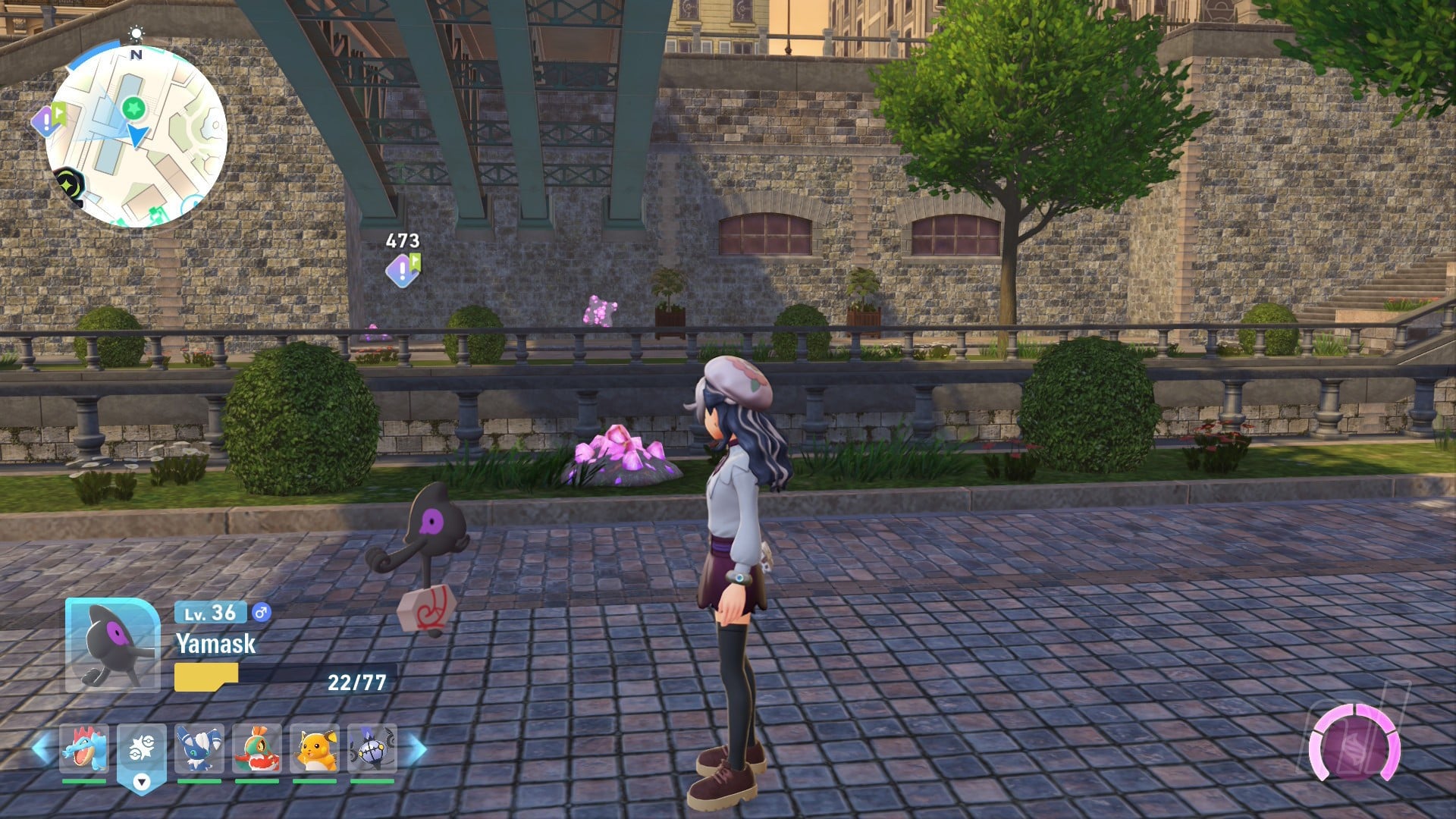Click the left arrow of party bar
Image resolution: width=1456 pixels, height=819 pixels.
[x=42, y=748]
